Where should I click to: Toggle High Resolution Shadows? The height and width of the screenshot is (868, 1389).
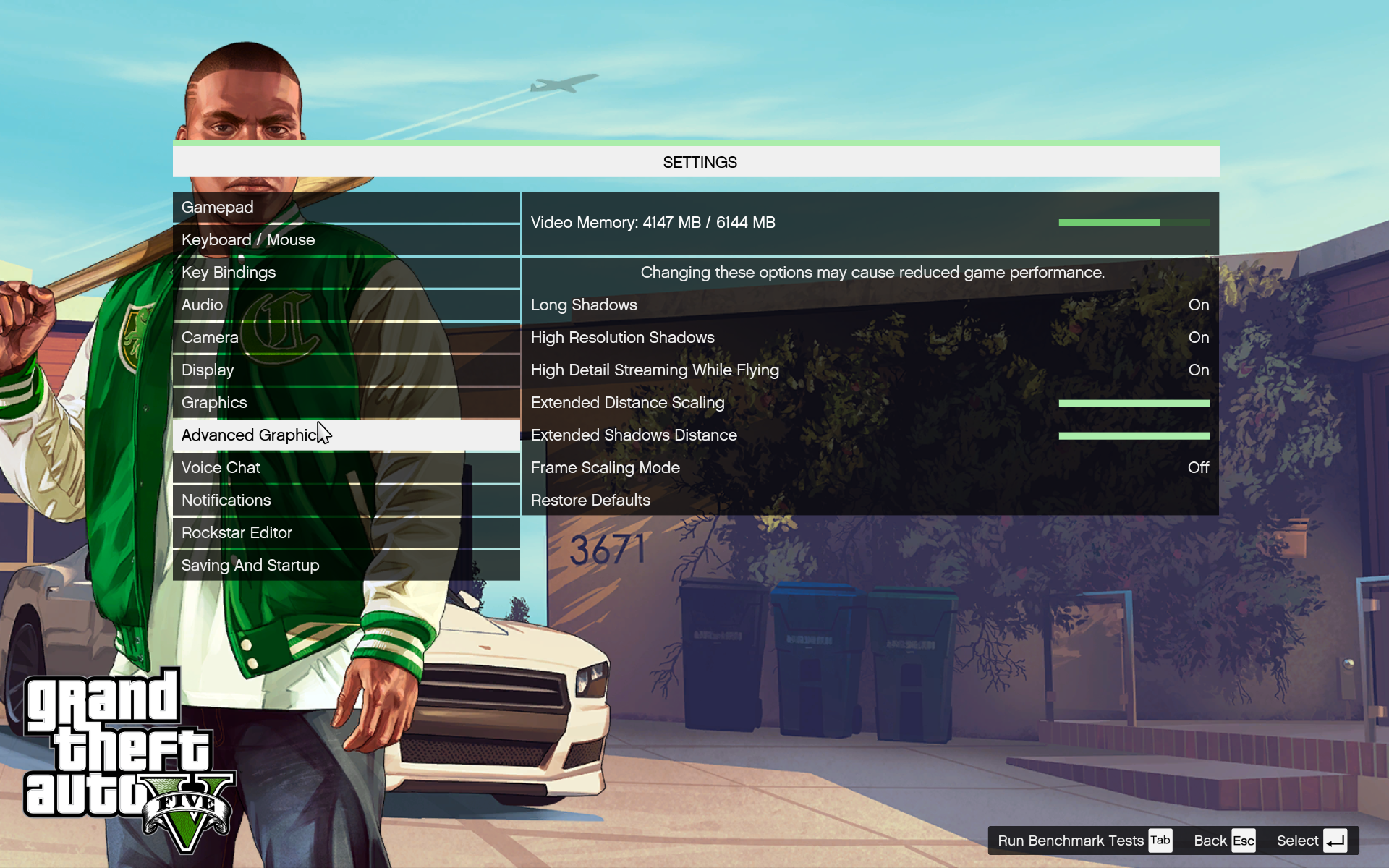point(870,338)
